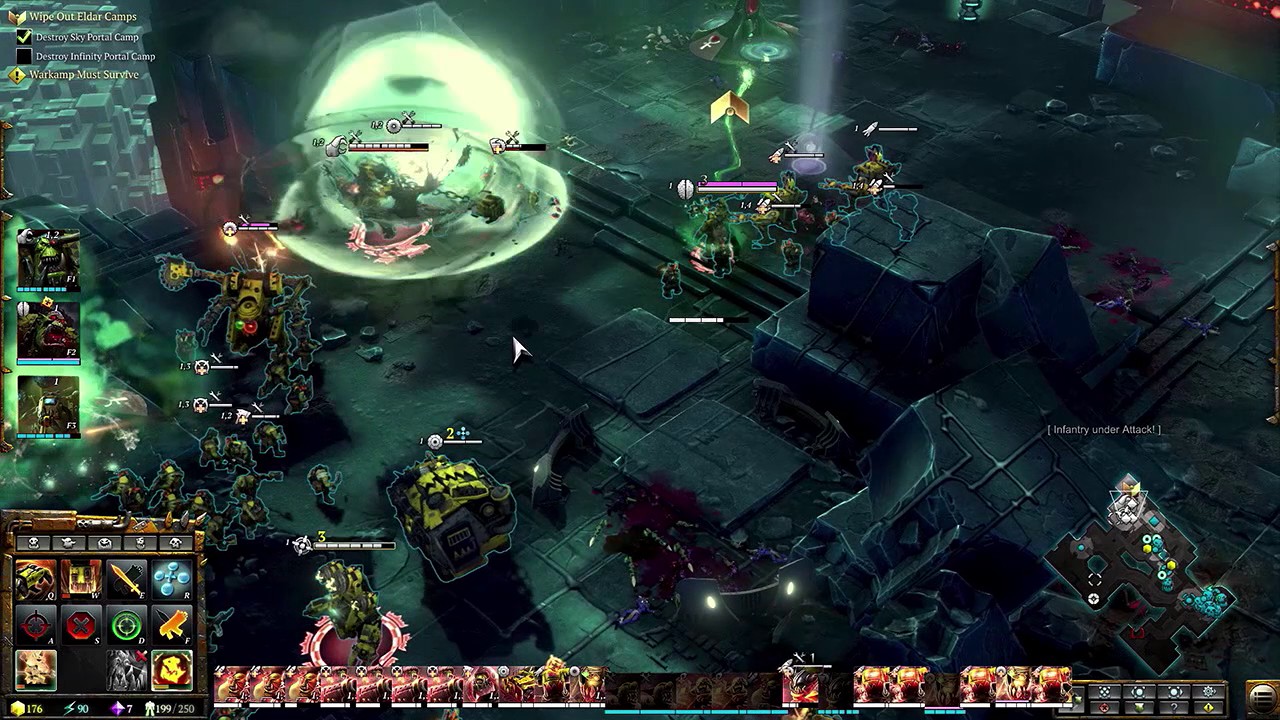This screenshot has width=1280, height=720.
Task: Select the F1 ork hero portrait
Action: tap(47, 260)
